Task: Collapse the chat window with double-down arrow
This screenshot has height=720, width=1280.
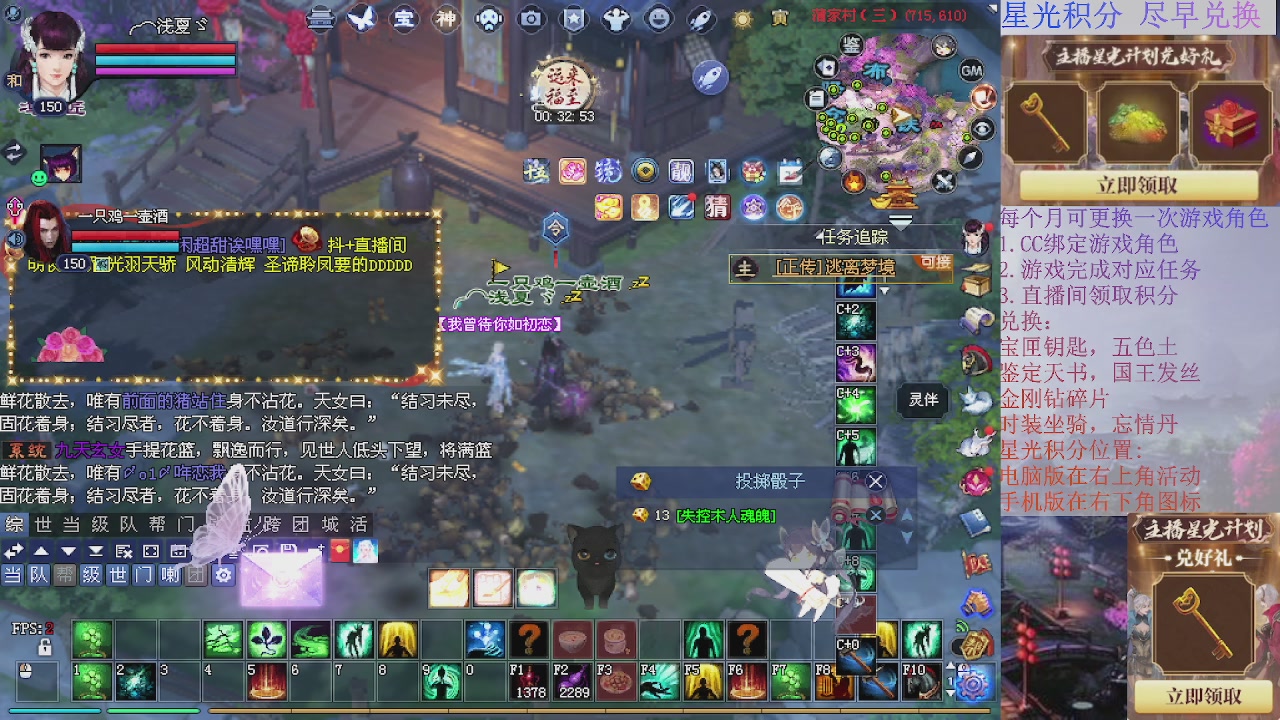Action: point(95,550)
